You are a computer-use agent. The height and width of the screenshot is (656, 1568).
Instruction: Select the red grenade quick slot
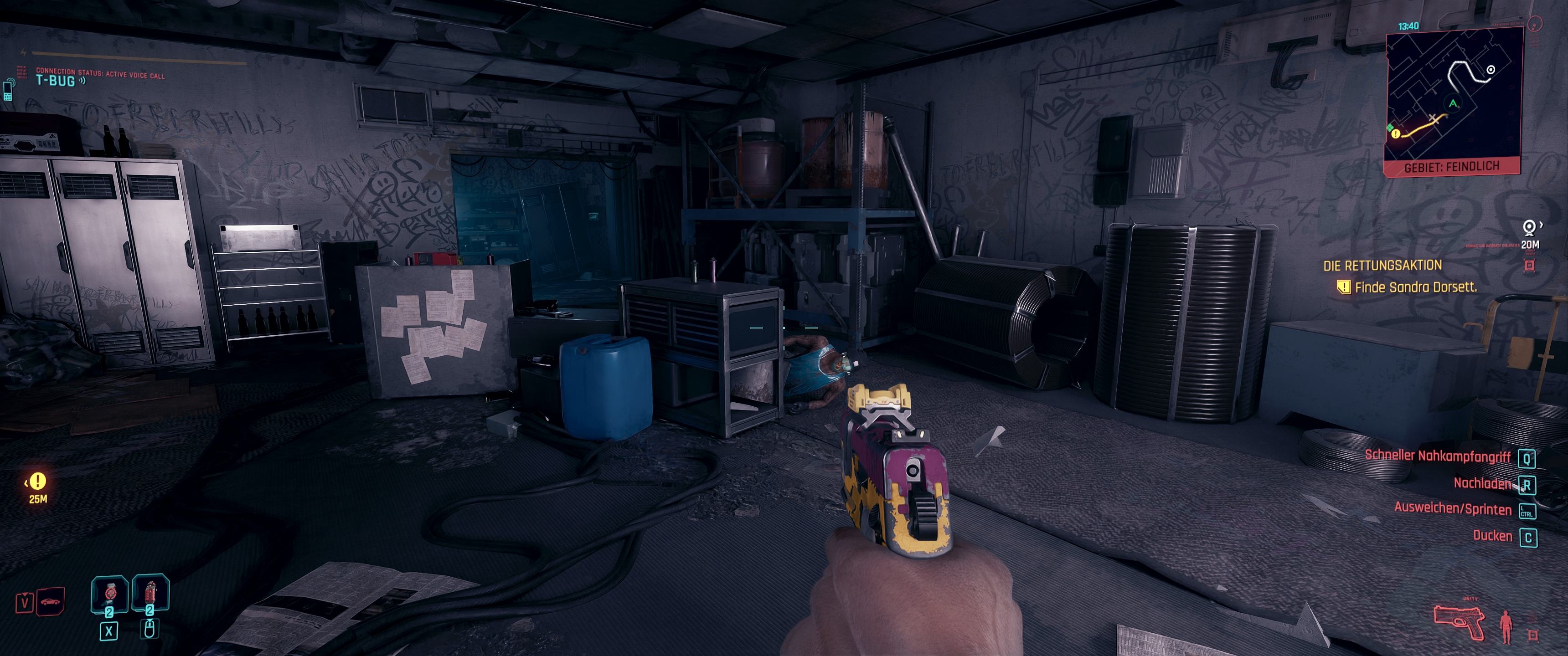click(150, 593)
